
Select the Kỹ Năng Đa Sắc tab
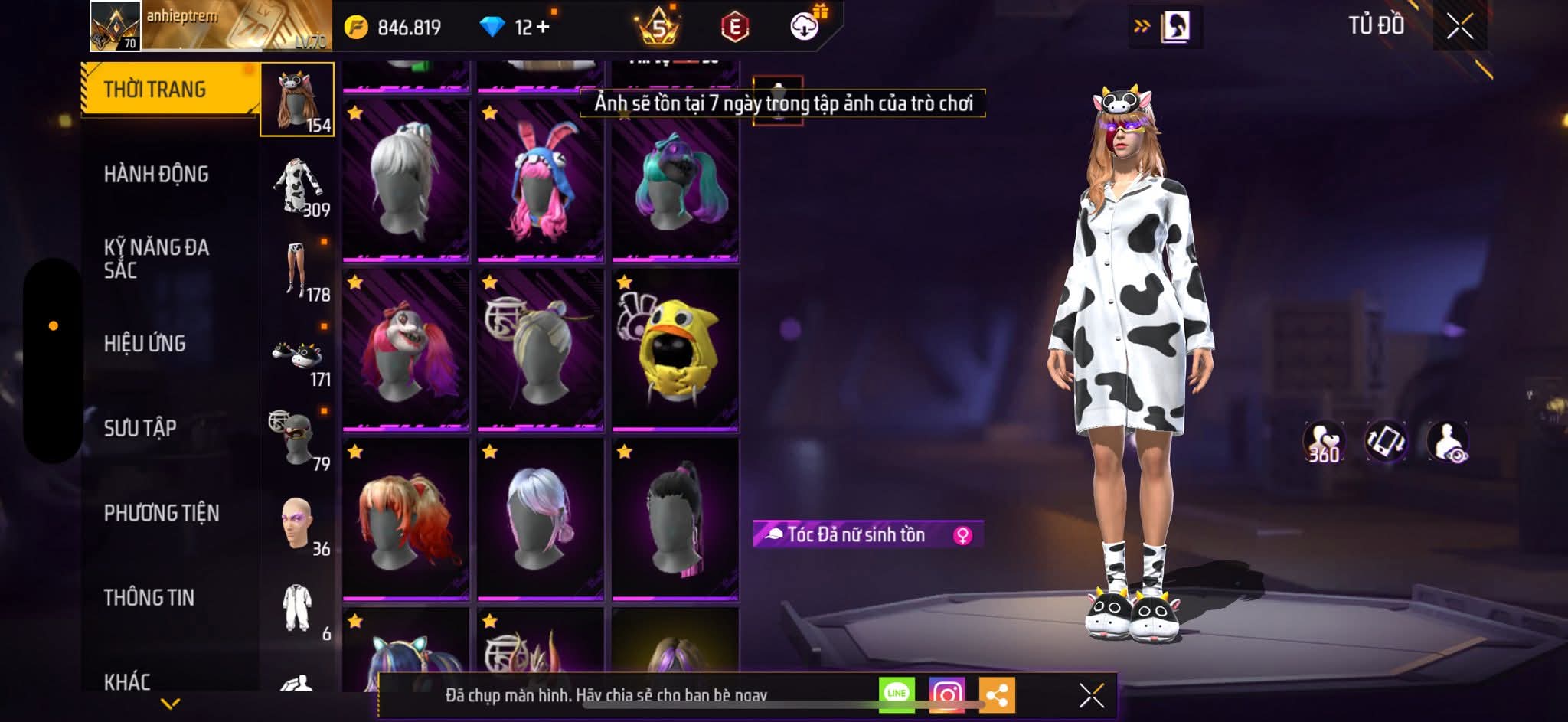156,259
